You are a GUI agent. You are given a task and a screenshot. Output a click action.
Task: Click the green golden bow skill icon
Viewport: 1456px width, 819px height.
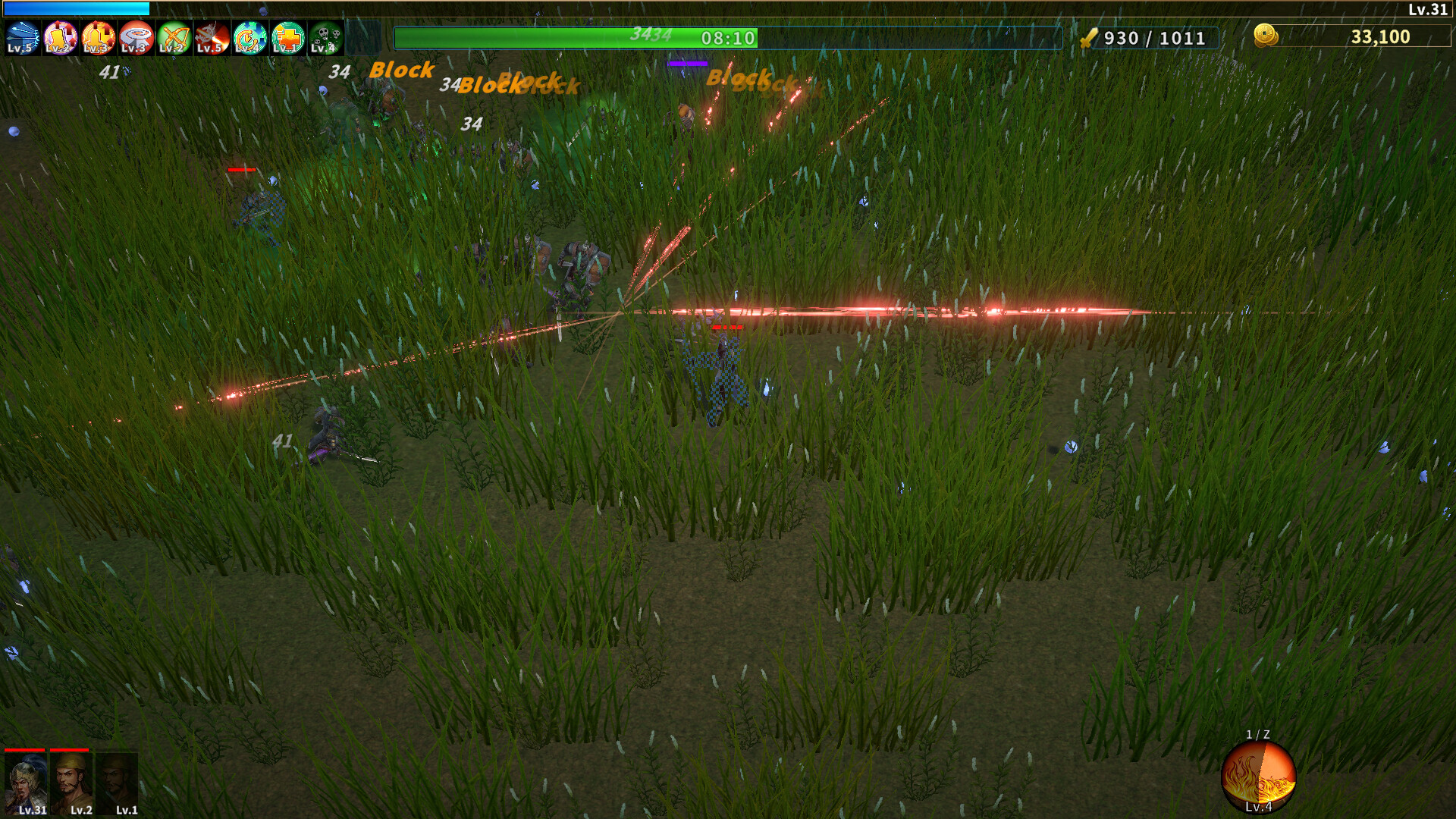tap(174, 38)
